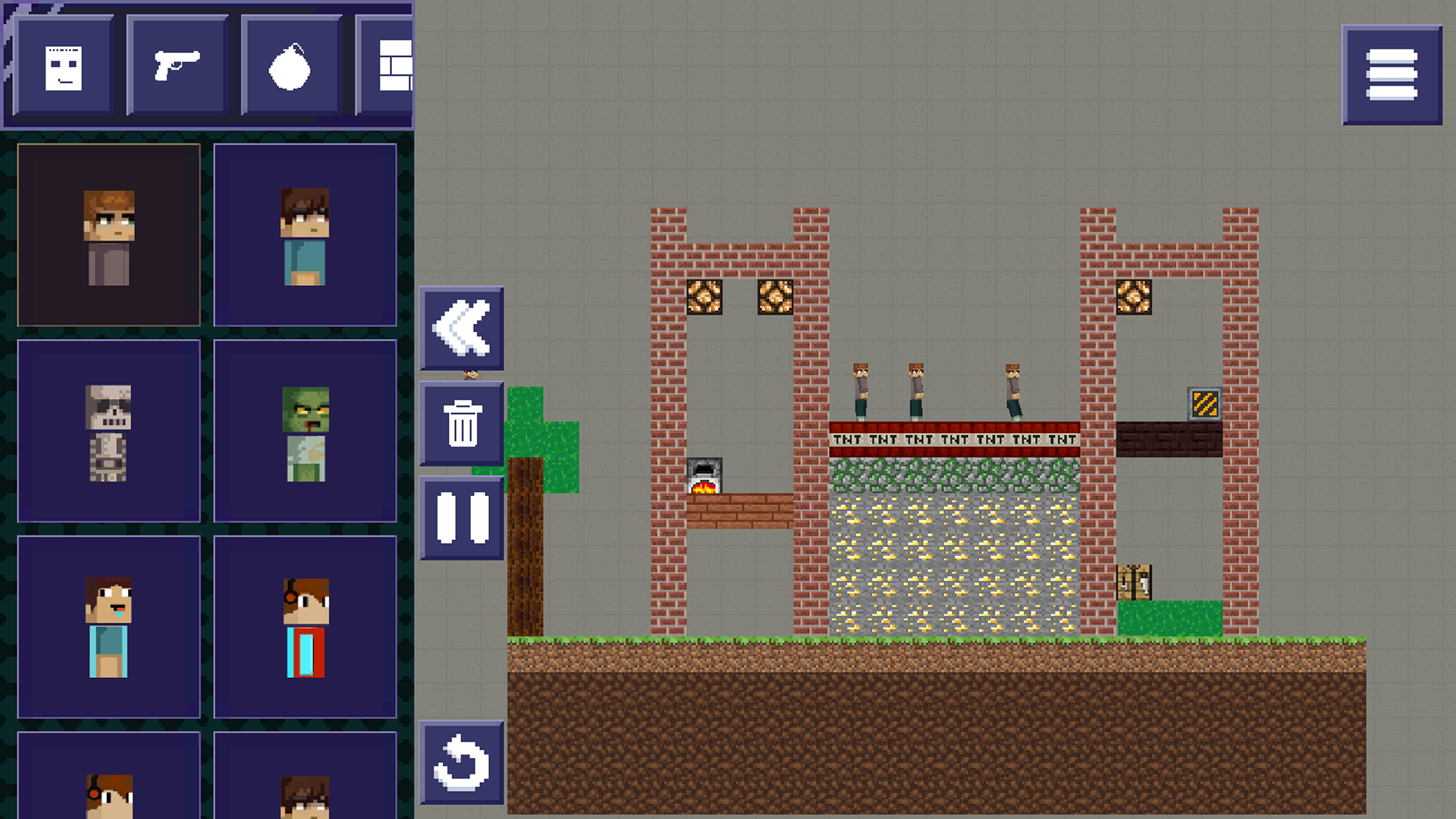Pick the Steve character with blue shirt

coord(108,628)
